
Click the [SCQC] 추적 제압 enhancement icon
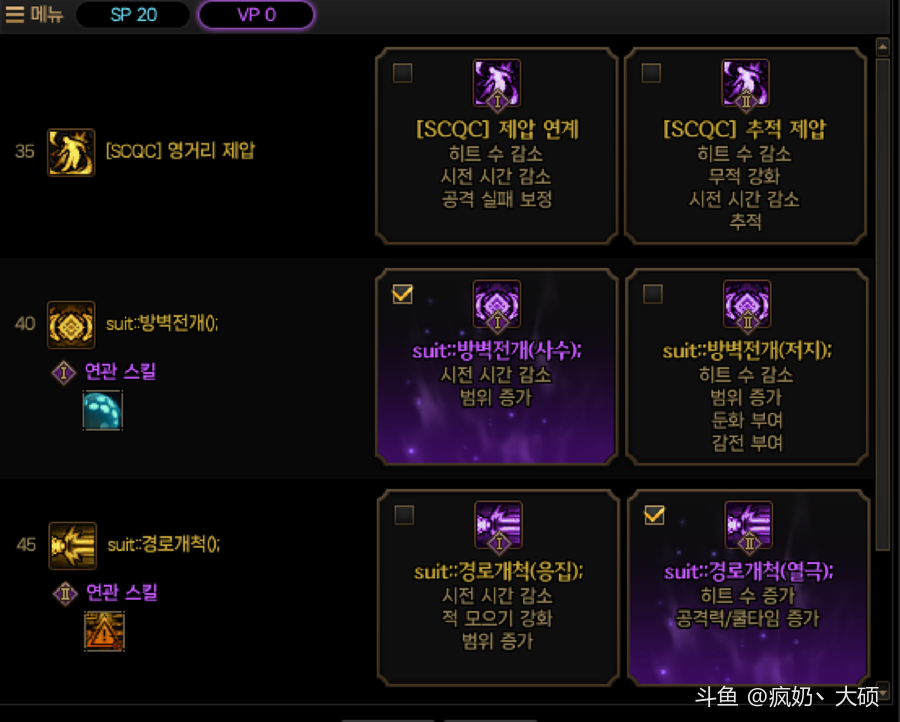tap(747, 84)
